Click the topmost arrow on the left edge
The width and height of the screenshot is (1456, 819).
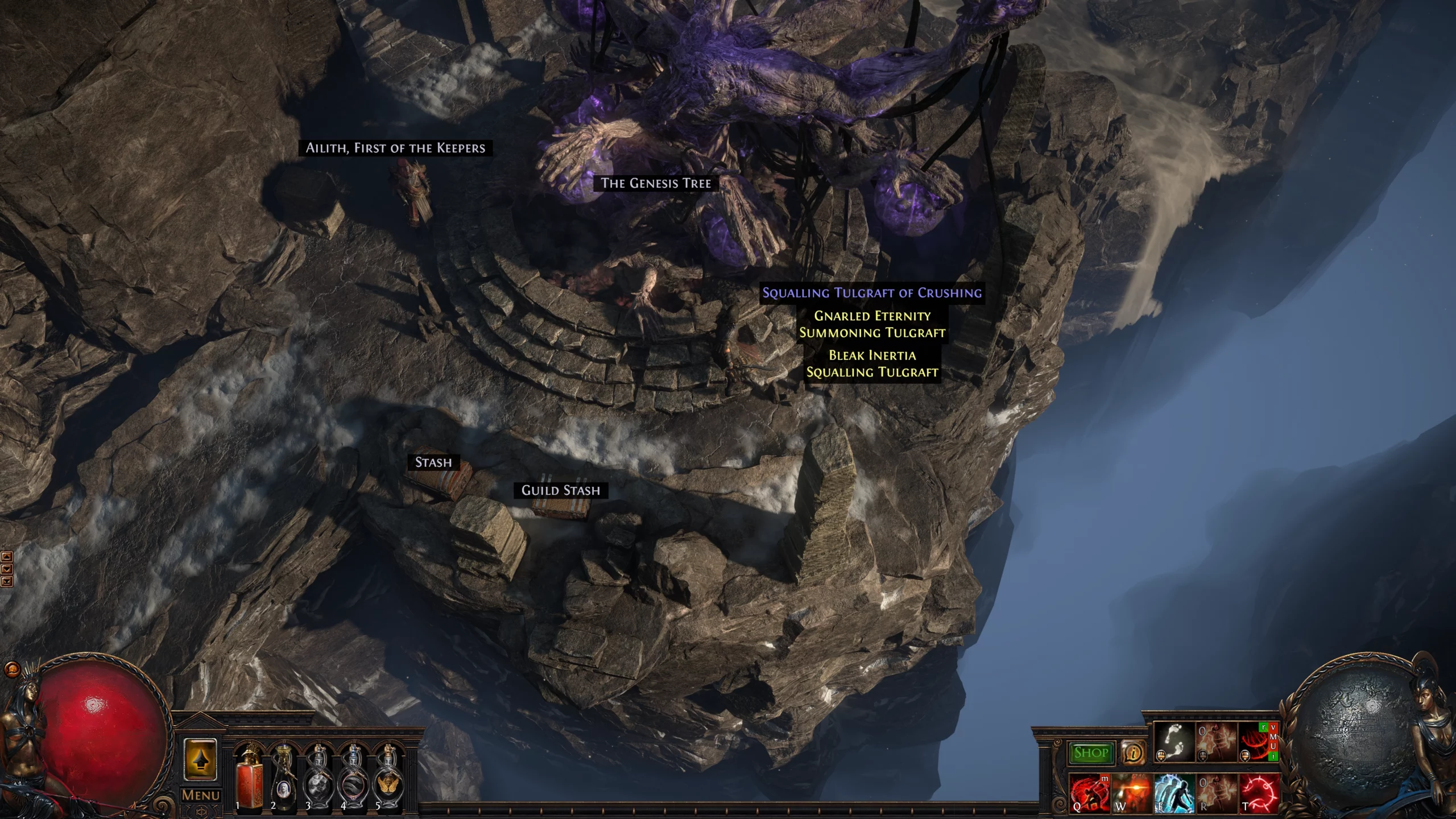click(7, 557)
